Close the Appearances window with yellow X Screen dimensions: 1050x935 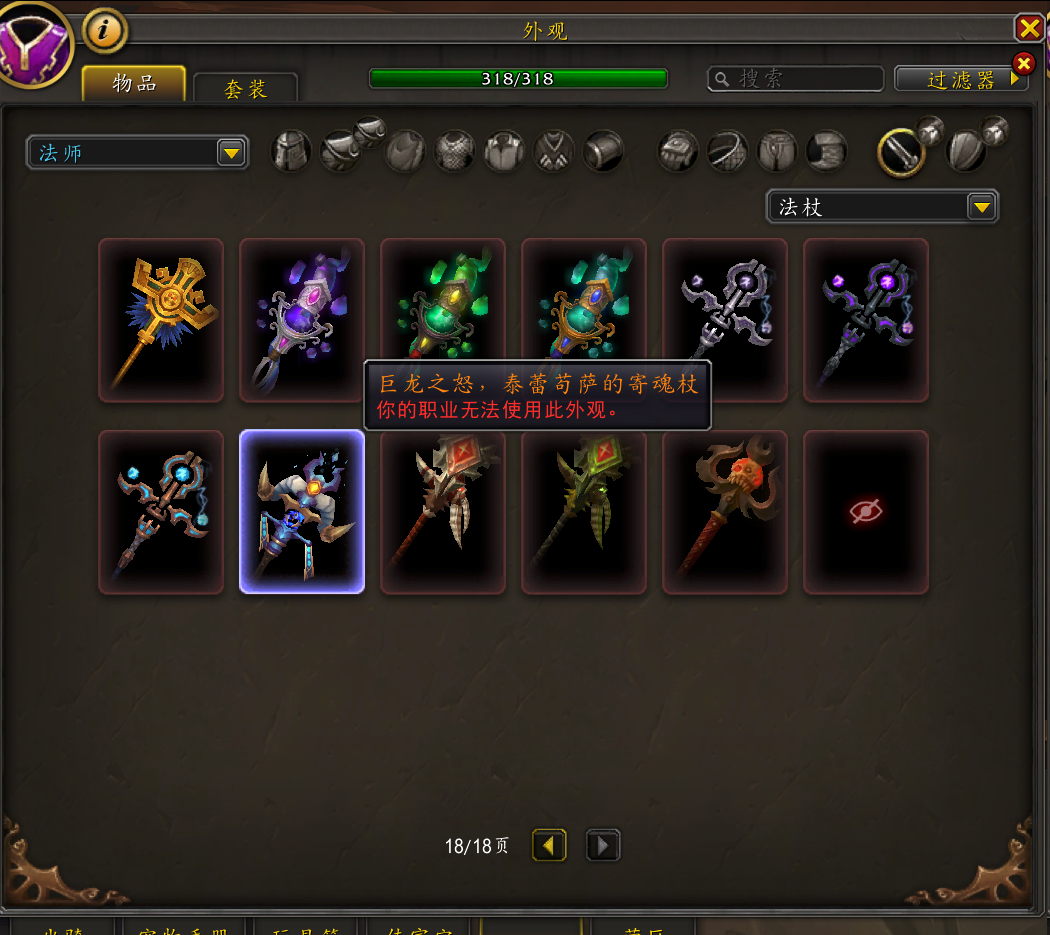click(1028, 27)
